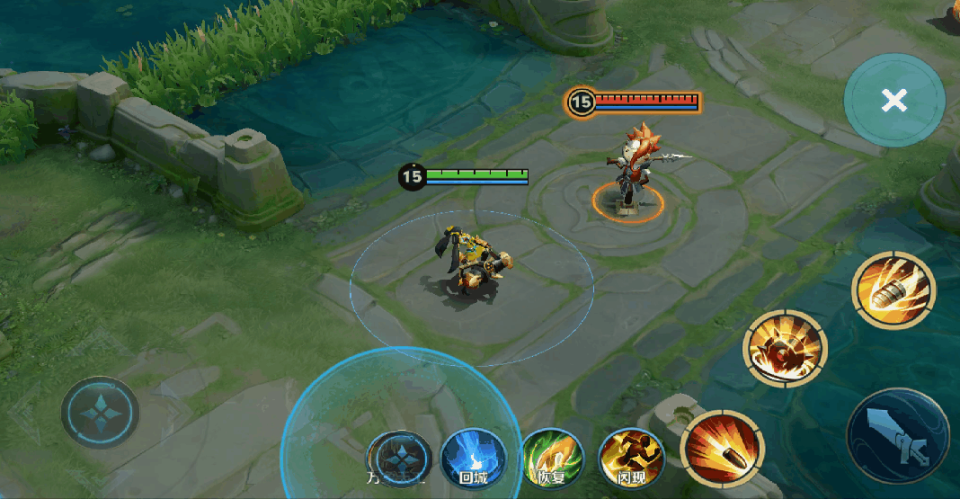Tap the movement joystick on the left

click(100, 411)
